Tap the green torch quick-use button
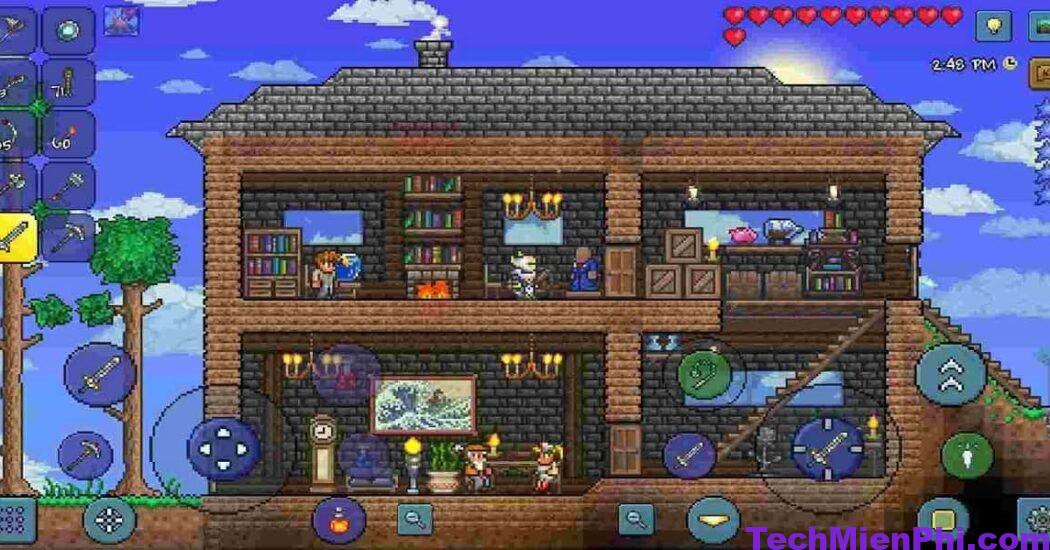 (x=967, y=455)
